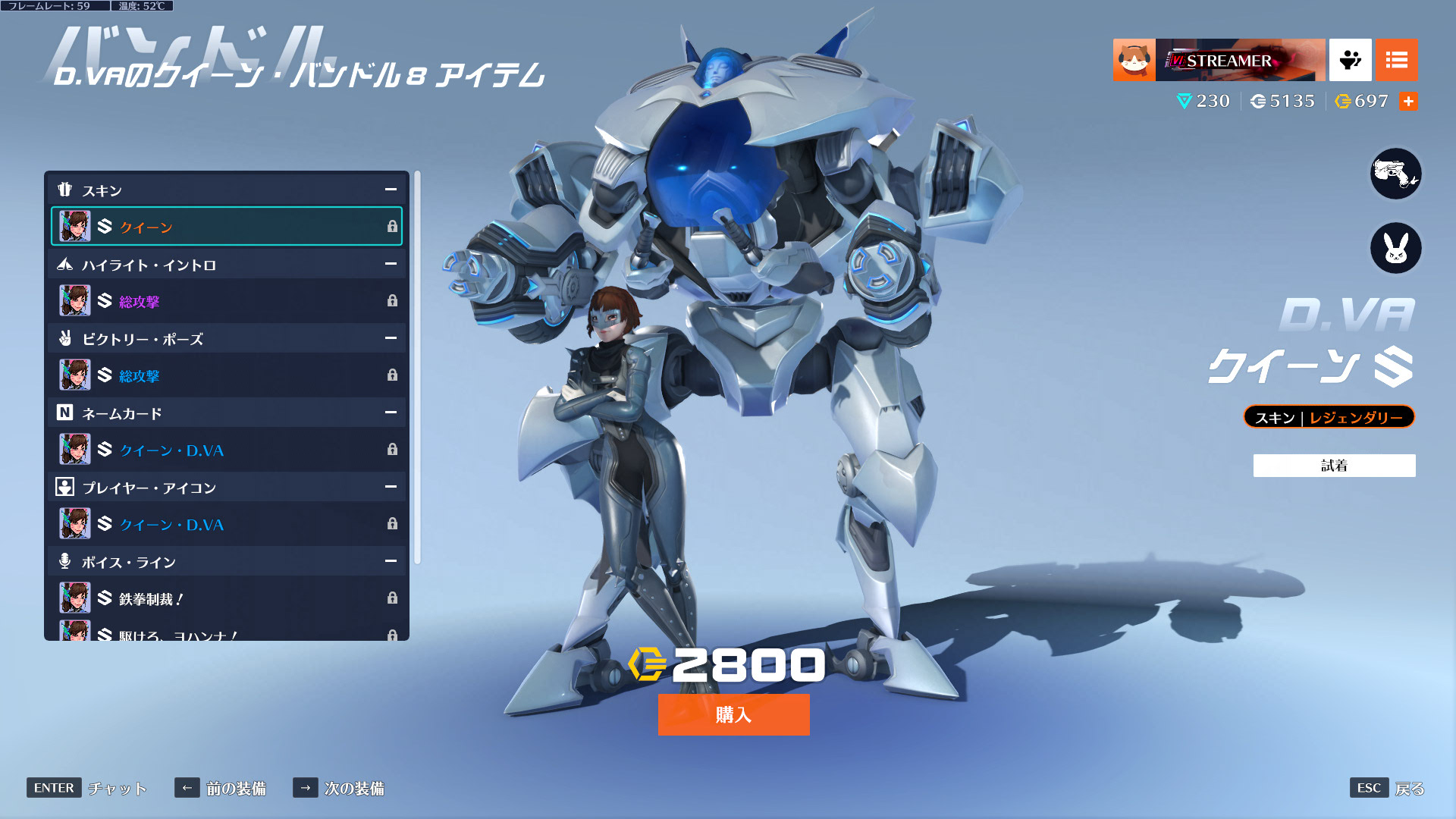The width and height of the screenshot is (1456, 819).
Task: Open the social group menu
Action: 1350,60
